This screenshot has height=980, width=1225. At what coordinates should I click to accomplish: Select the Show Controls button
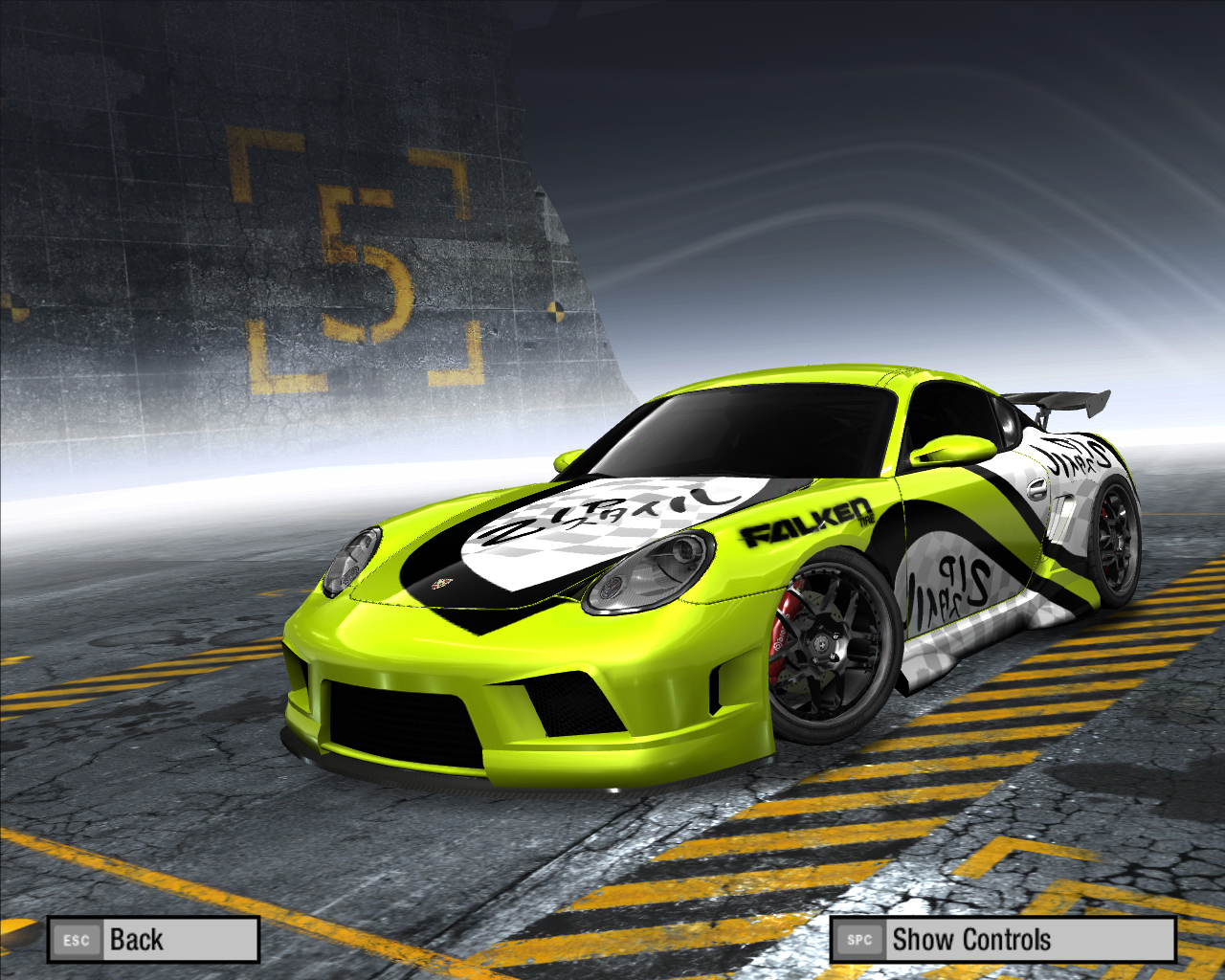1002,940
